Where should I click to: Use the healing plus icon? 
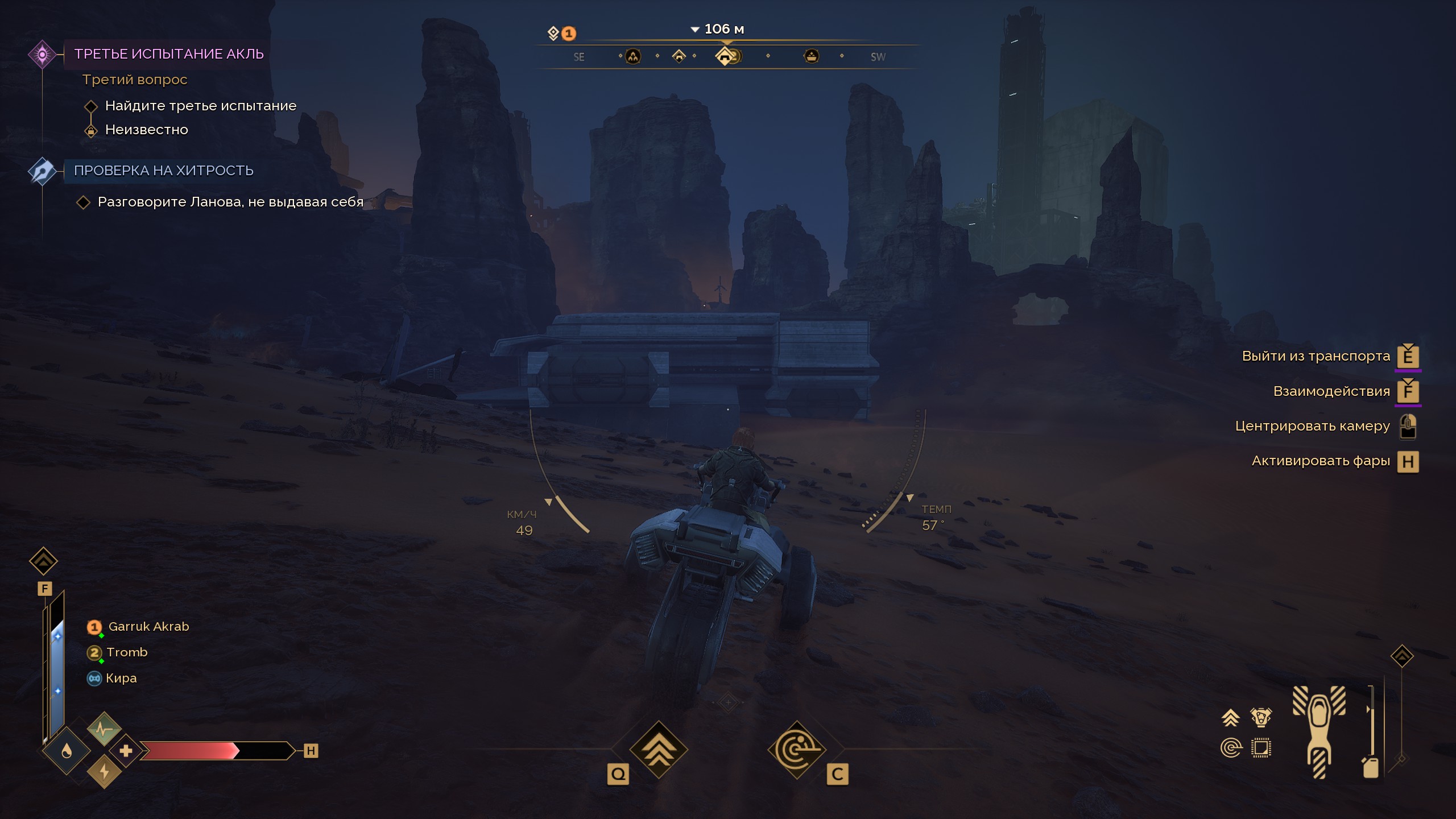(126, 751)
